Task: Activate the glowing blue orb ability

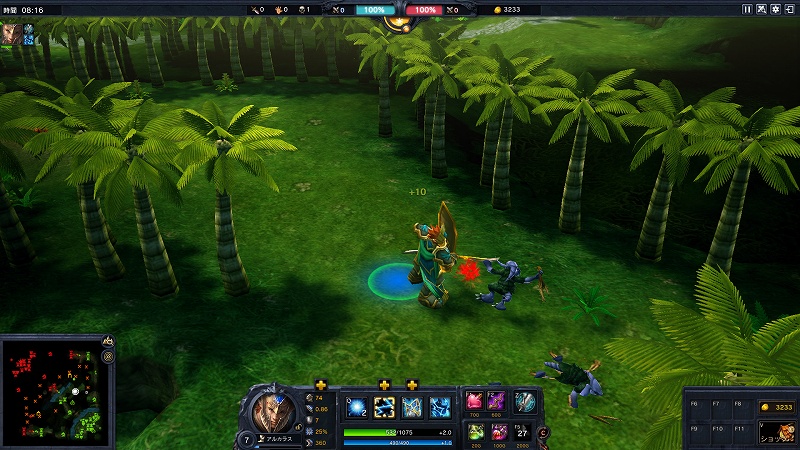Action: tap(357, 407)
